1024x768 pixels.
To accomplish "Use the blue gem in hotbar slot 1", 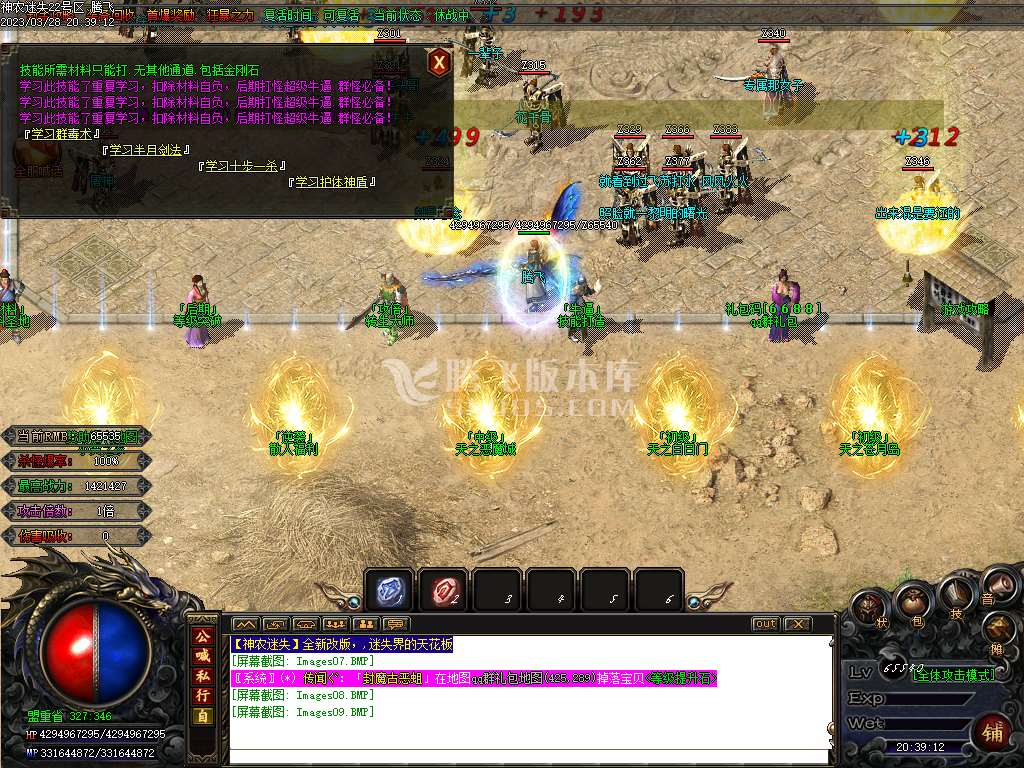I will point(389,591).
